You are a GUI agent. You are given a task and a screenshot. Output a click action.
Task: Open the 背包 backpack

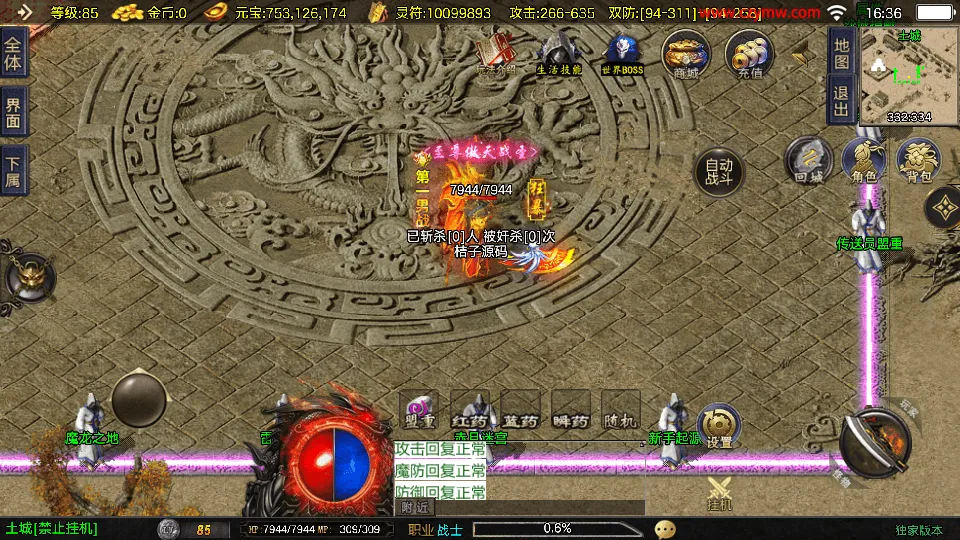pos(918,161)
